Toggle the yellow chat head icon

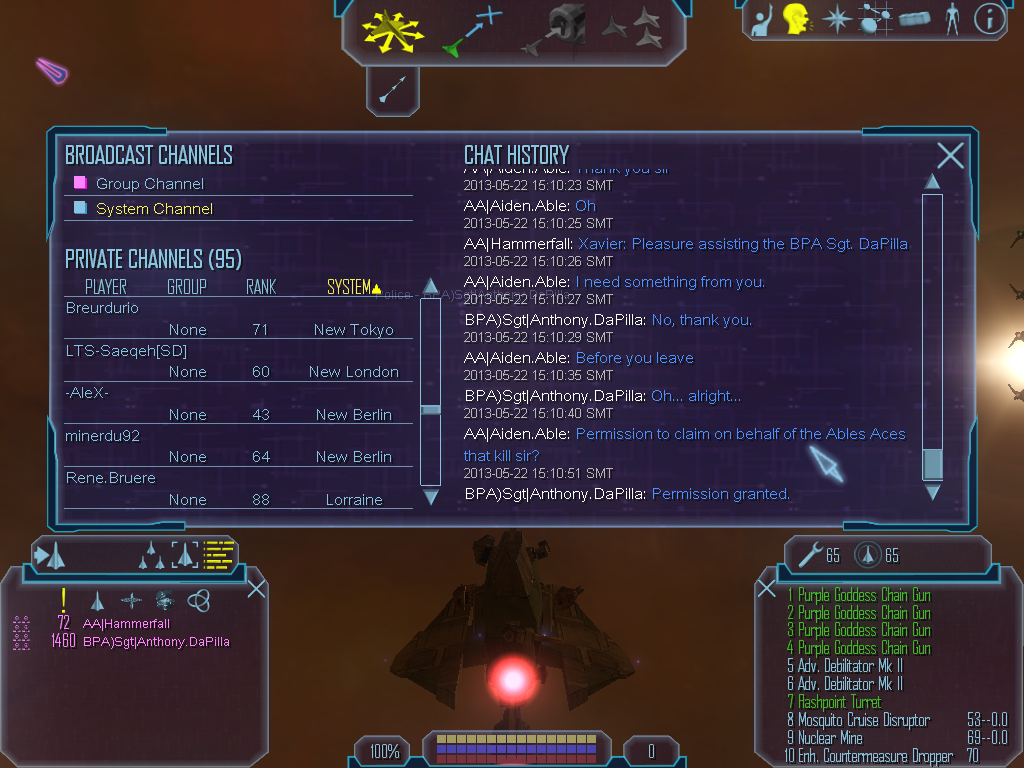(796, 19)
